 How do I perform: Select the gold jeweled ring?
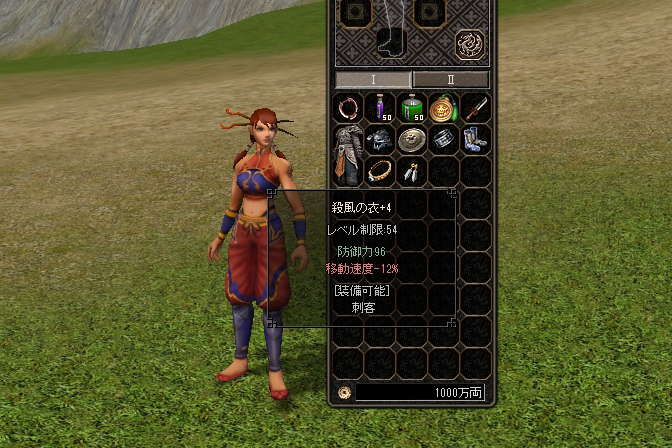click(381, 171)
